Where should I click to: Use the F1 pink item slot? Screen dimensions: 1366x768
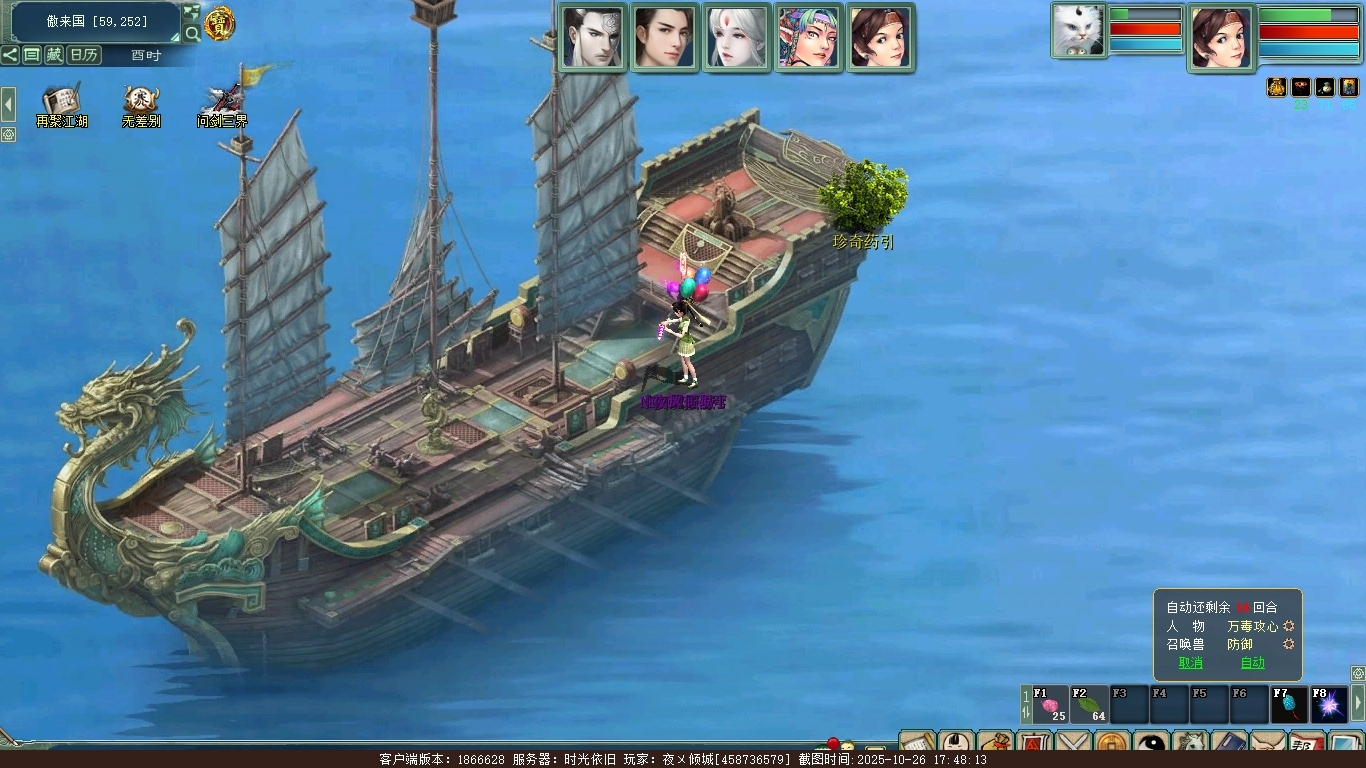coord(1051,705)
